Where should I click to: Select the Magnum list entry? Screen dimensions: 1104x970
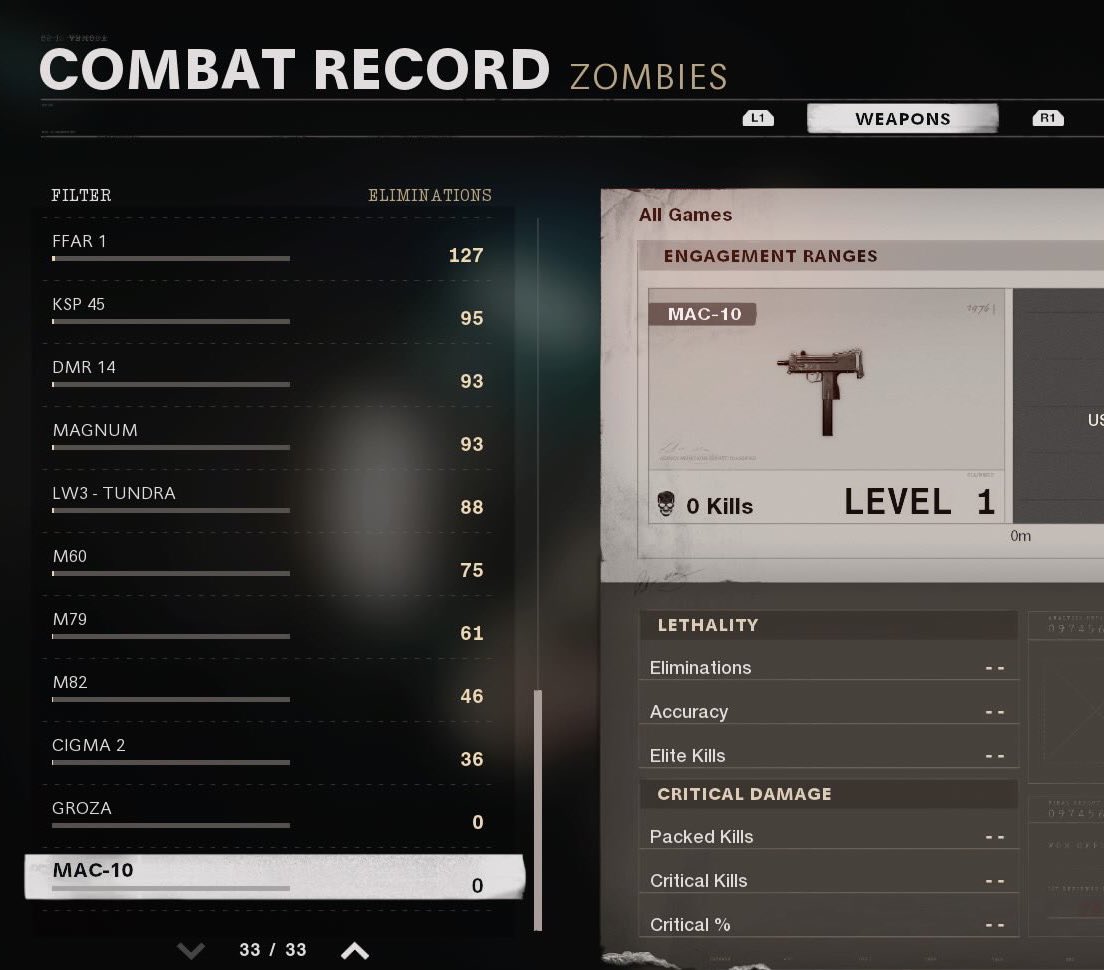(270, 438)
